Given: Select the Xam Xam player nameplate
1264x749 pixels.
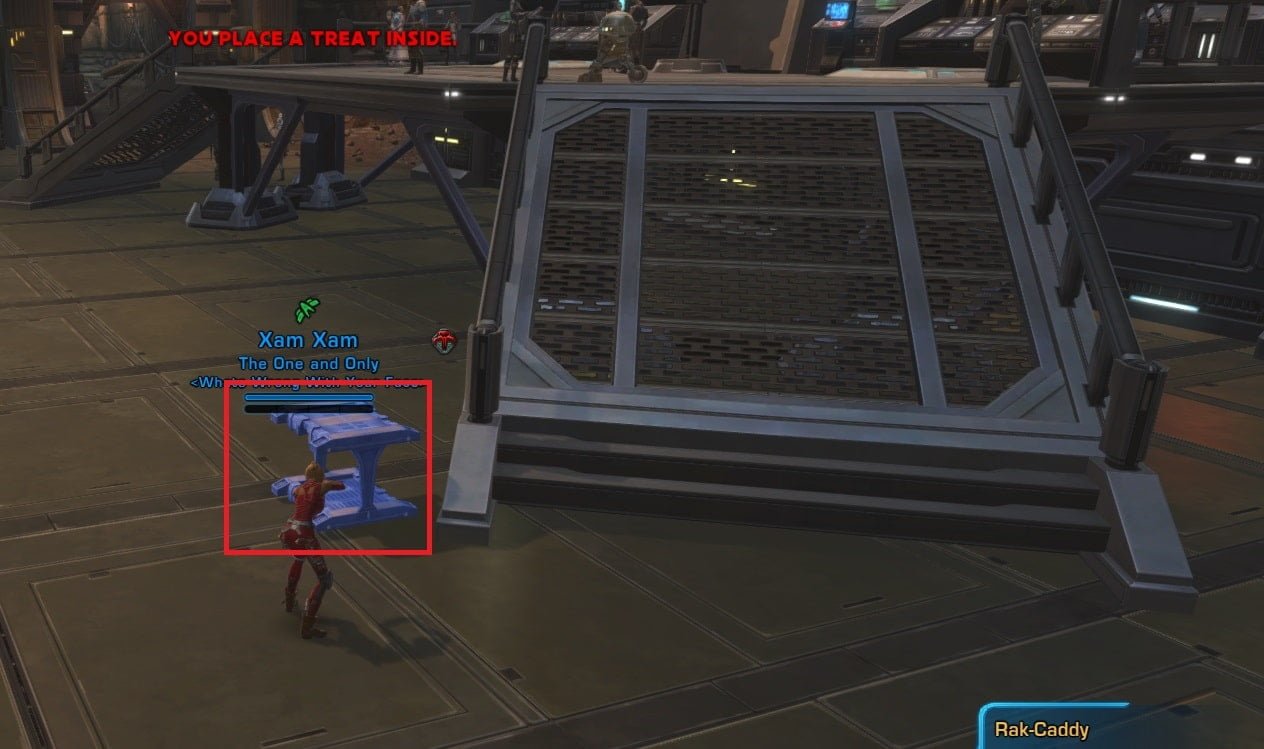Looking at the screenshot, I should point(308,341).
